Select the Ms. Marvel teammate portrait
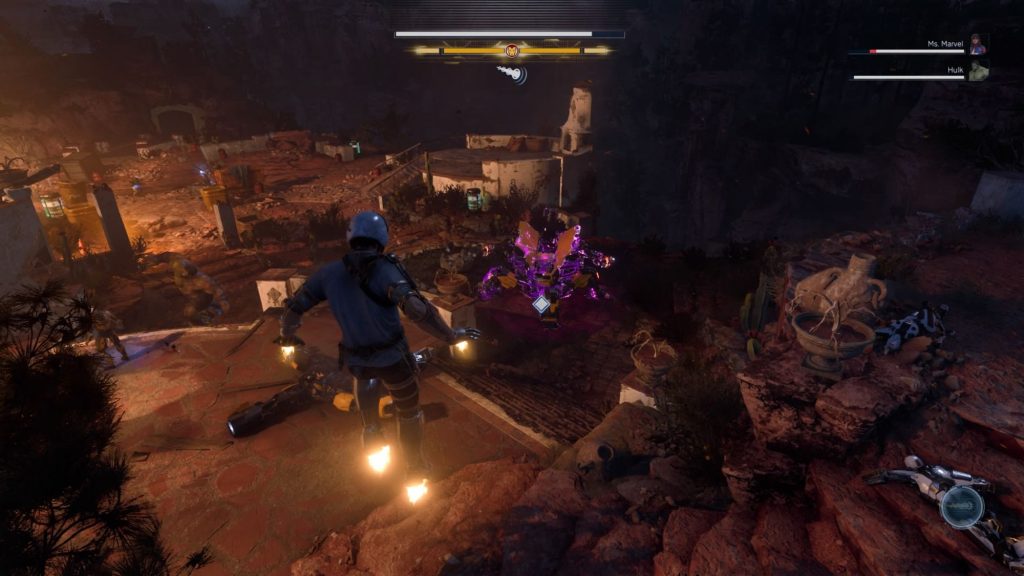The width and height of the screenshot is (1024, 576). pos(978,45)
